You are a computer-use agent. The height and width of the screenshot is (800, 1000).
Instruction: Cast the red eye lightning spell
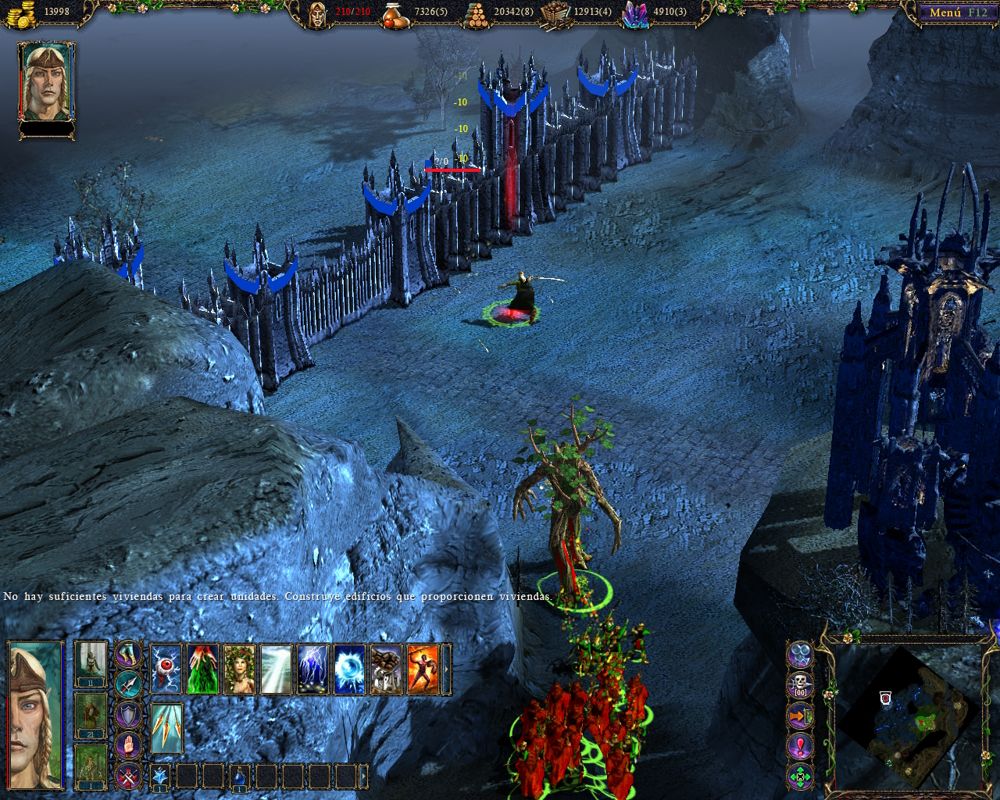point(167,669)
